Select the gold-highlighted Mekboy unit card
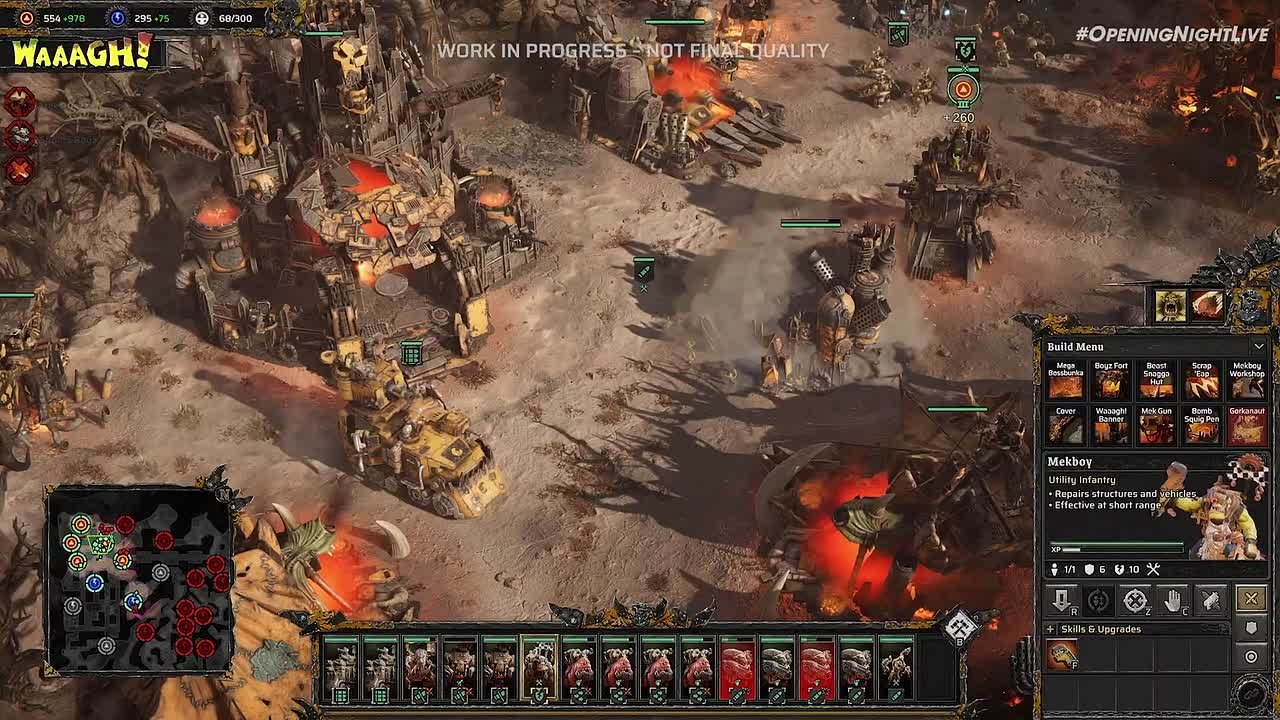This screenshot has width=1280, height=720. [539, 666]
